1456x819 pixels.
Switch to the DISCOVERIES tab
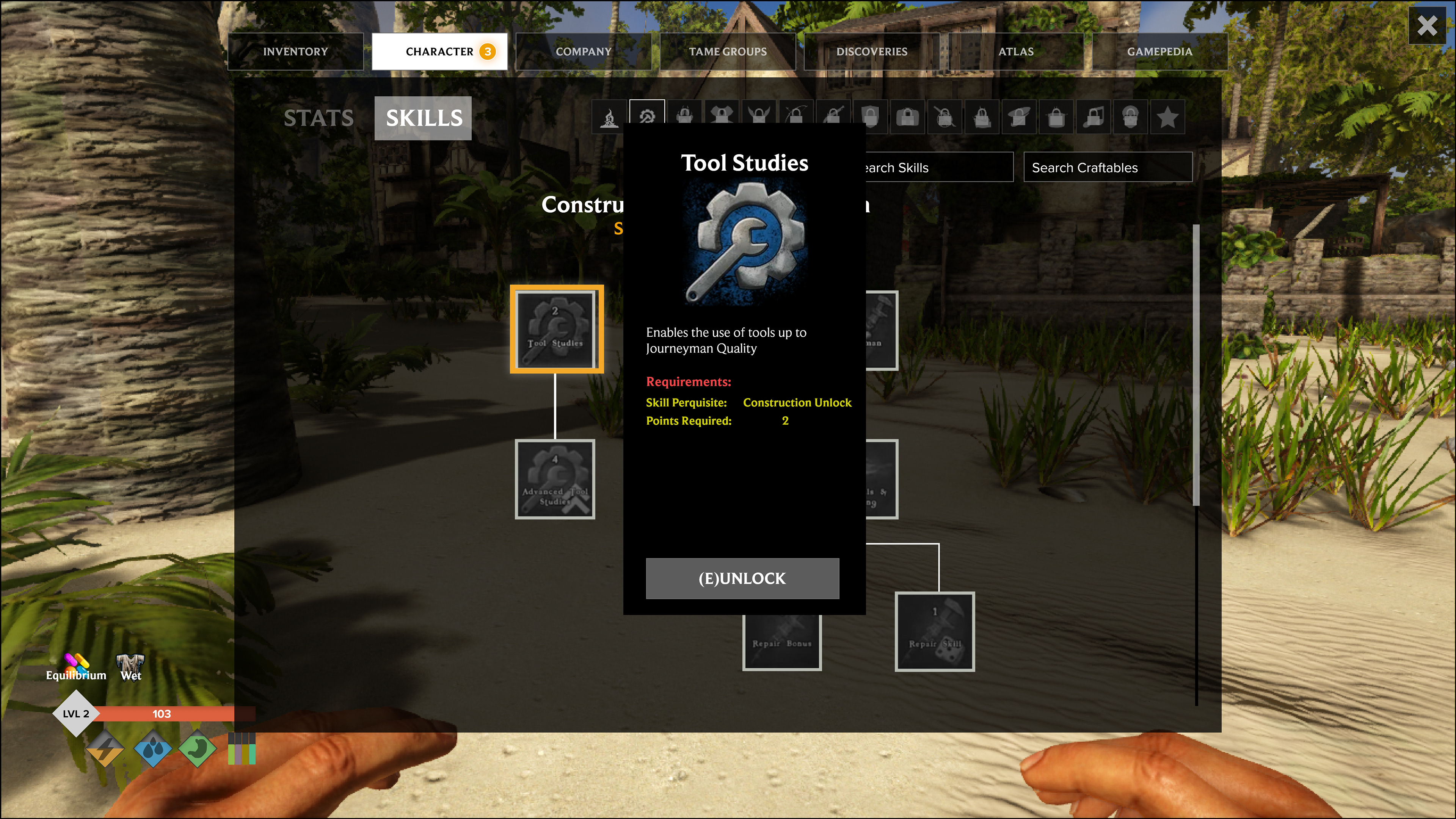click(872, 51)
